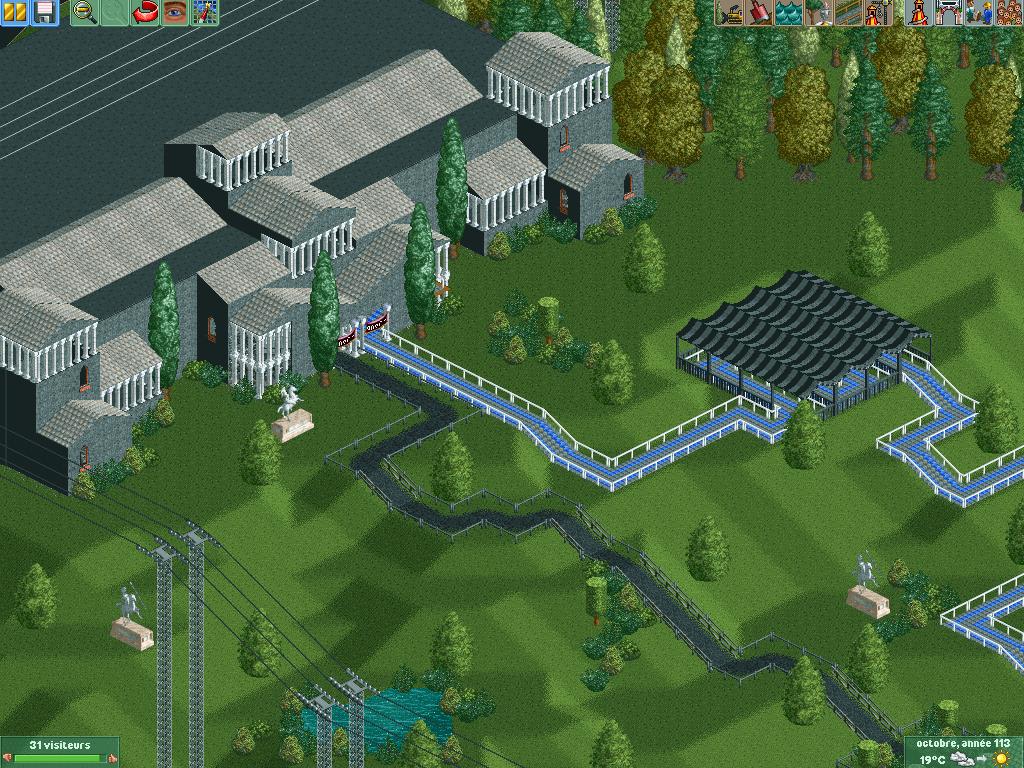Build a new ride with crane icon
1024x768 pixels.
click(878, 13)
